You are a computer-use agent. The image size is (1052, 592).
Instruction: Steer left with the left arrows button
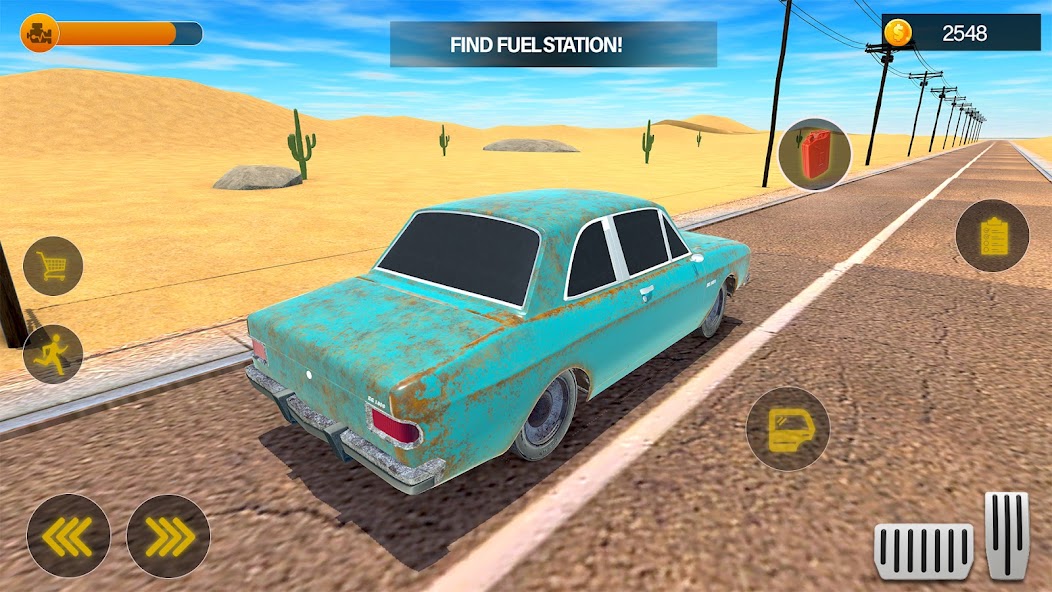coord(68,536)
